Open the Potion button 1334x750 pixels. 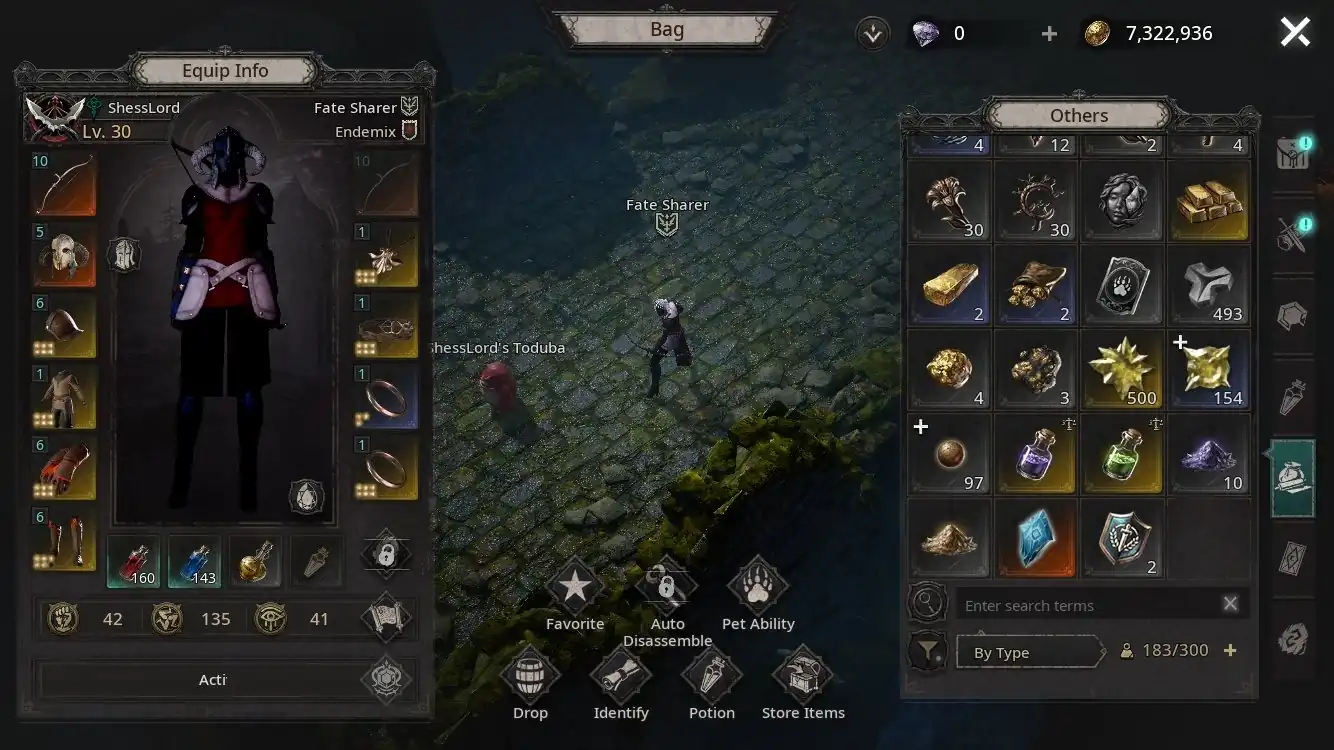[712, 677]
